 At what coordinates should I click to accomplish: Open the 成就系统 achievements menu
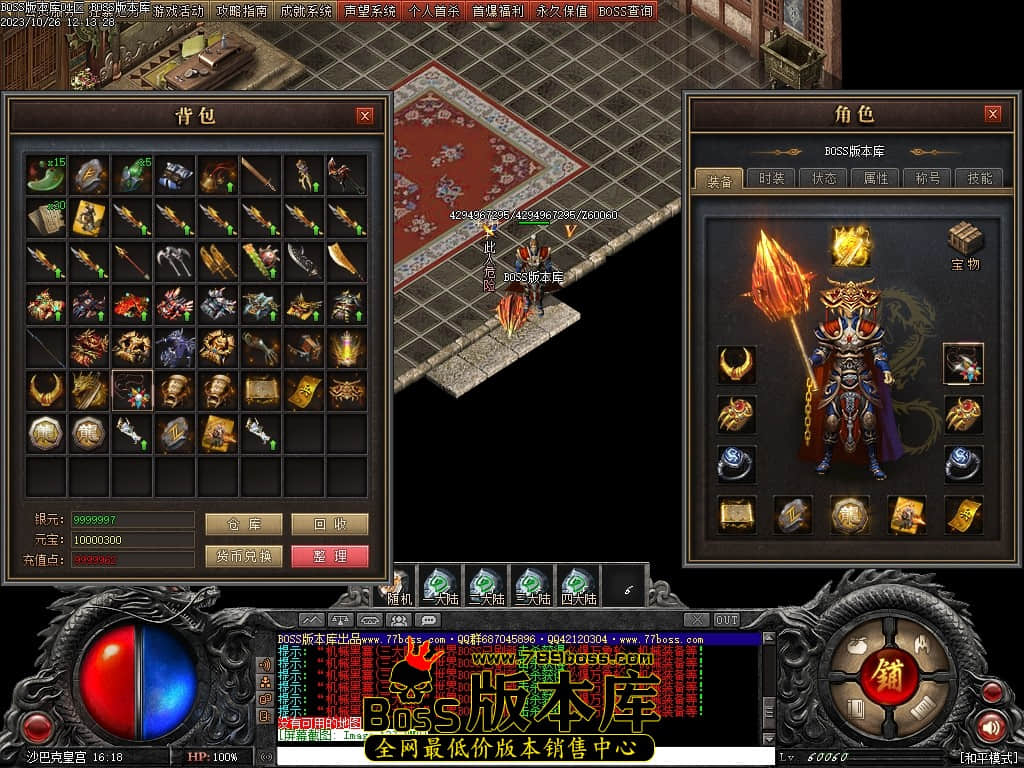point(306,11)
